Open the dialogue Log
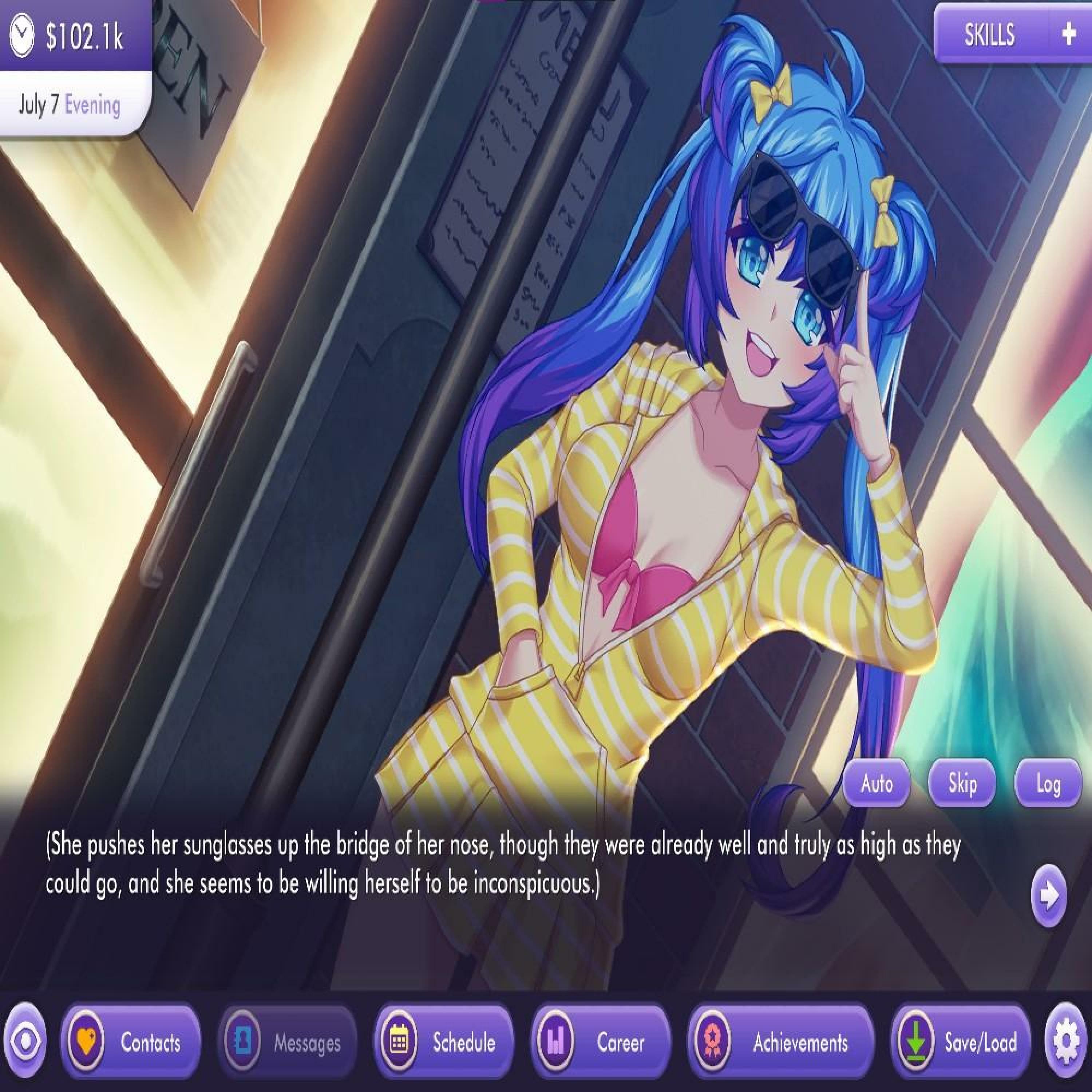The width and height of the screenshot is (1092, 1092). coord(1048,783)
